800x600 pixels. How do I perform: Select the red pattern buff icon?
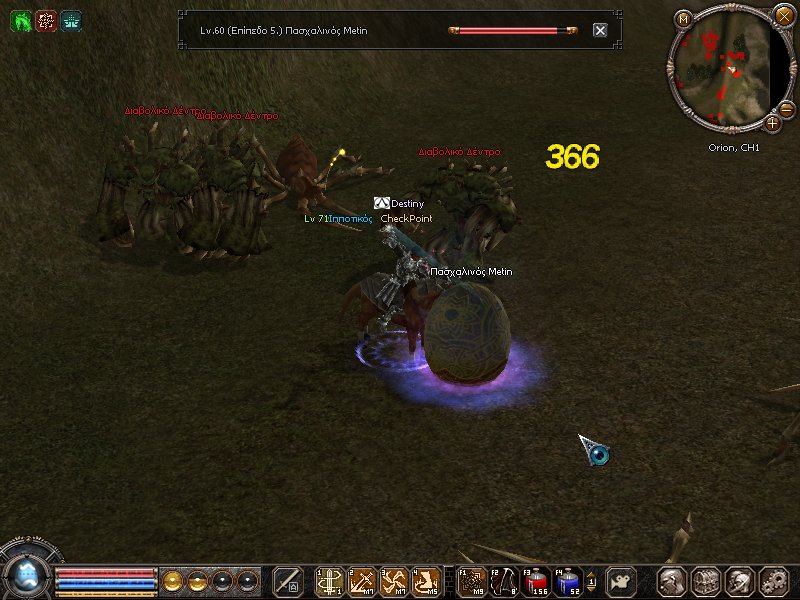(x=45, y=20)
